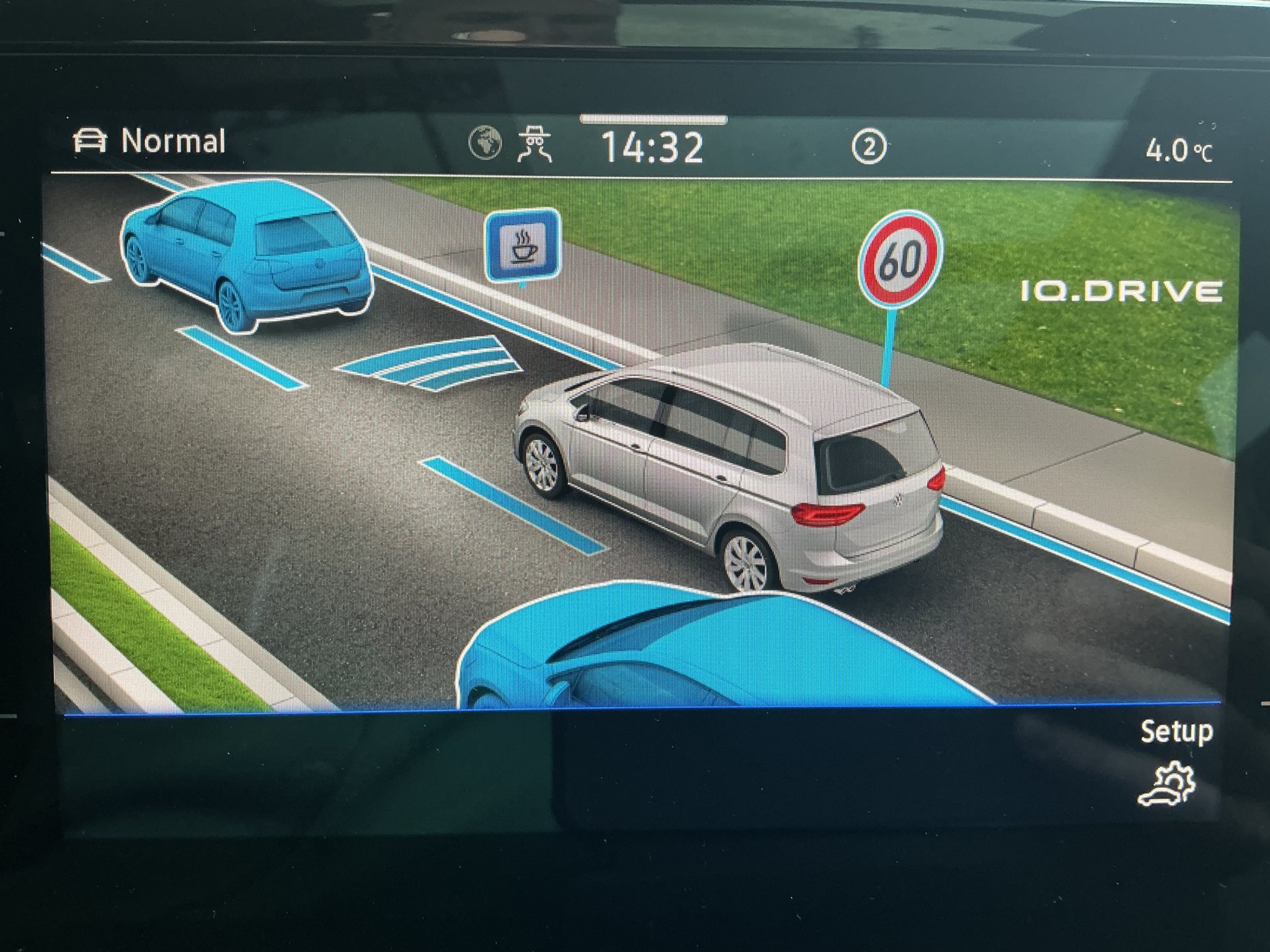Open the privacy mode spy icon
Image resolution: width=1270 pixels, height=952 pixels.
pyautogui.click(x=535, y=144)
